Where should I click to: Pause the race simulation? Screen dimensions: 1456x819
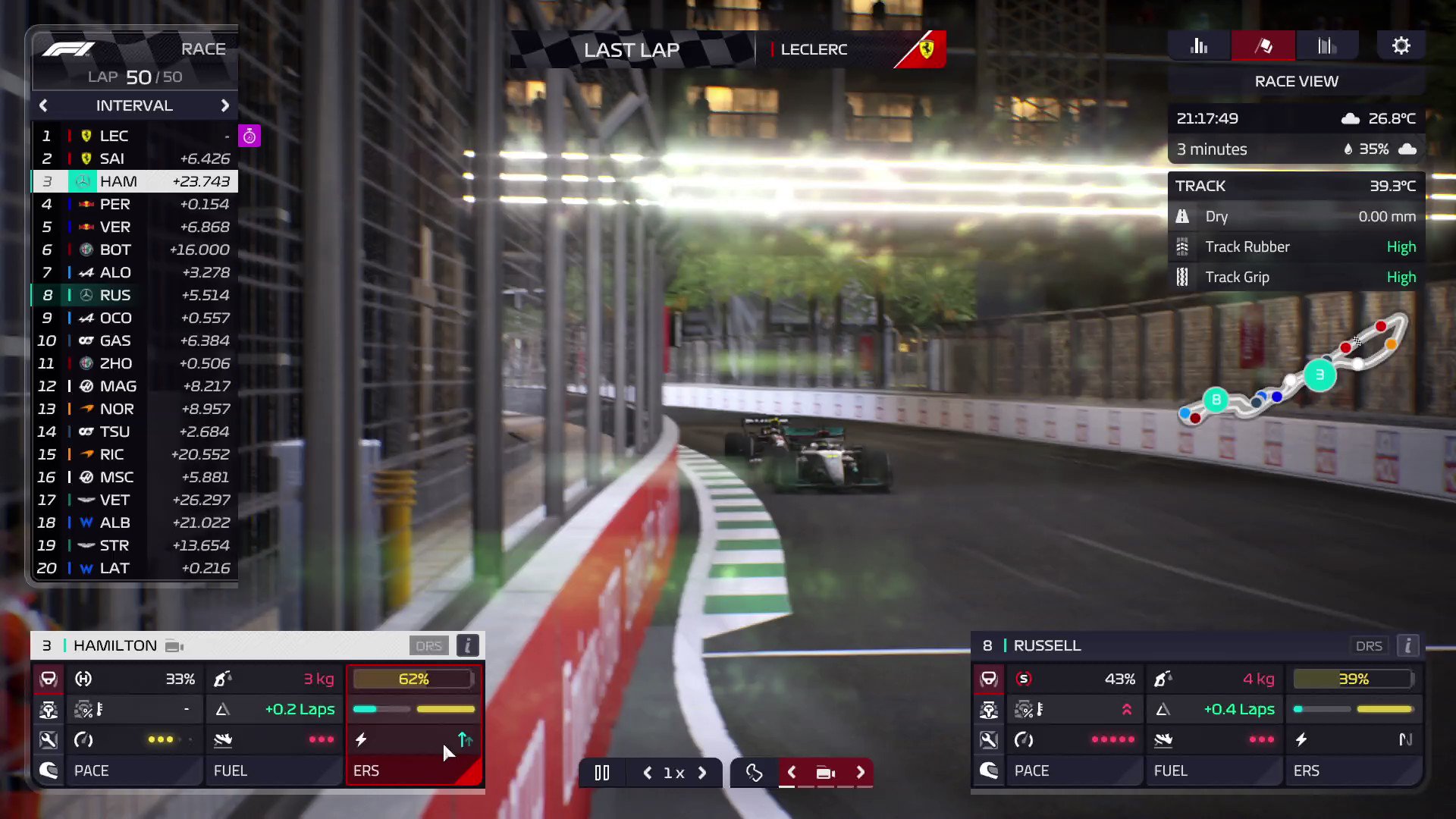click(601, 772)
